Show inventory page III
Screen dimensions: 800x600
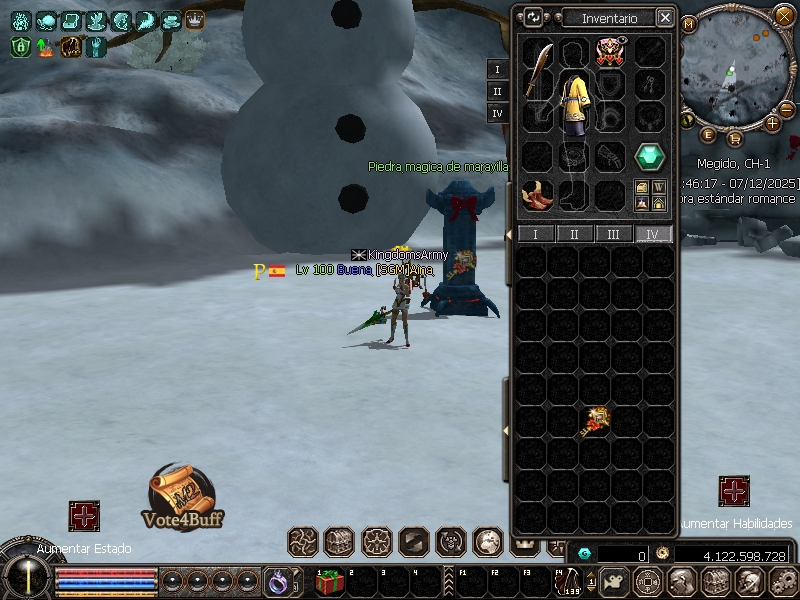tap(613, 234)
